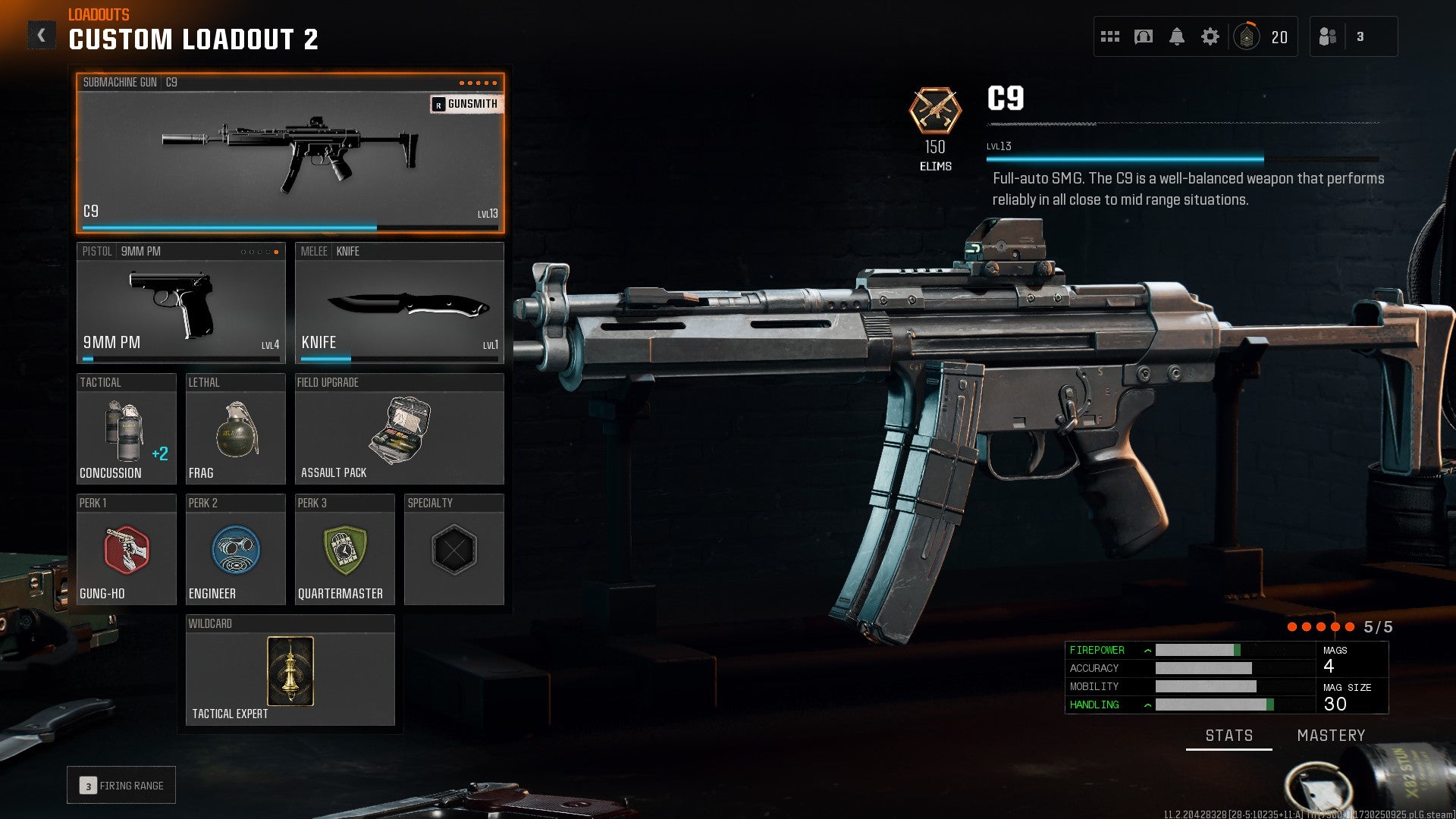
Task: Open the settings gear icon
Action: (1211, 35)
